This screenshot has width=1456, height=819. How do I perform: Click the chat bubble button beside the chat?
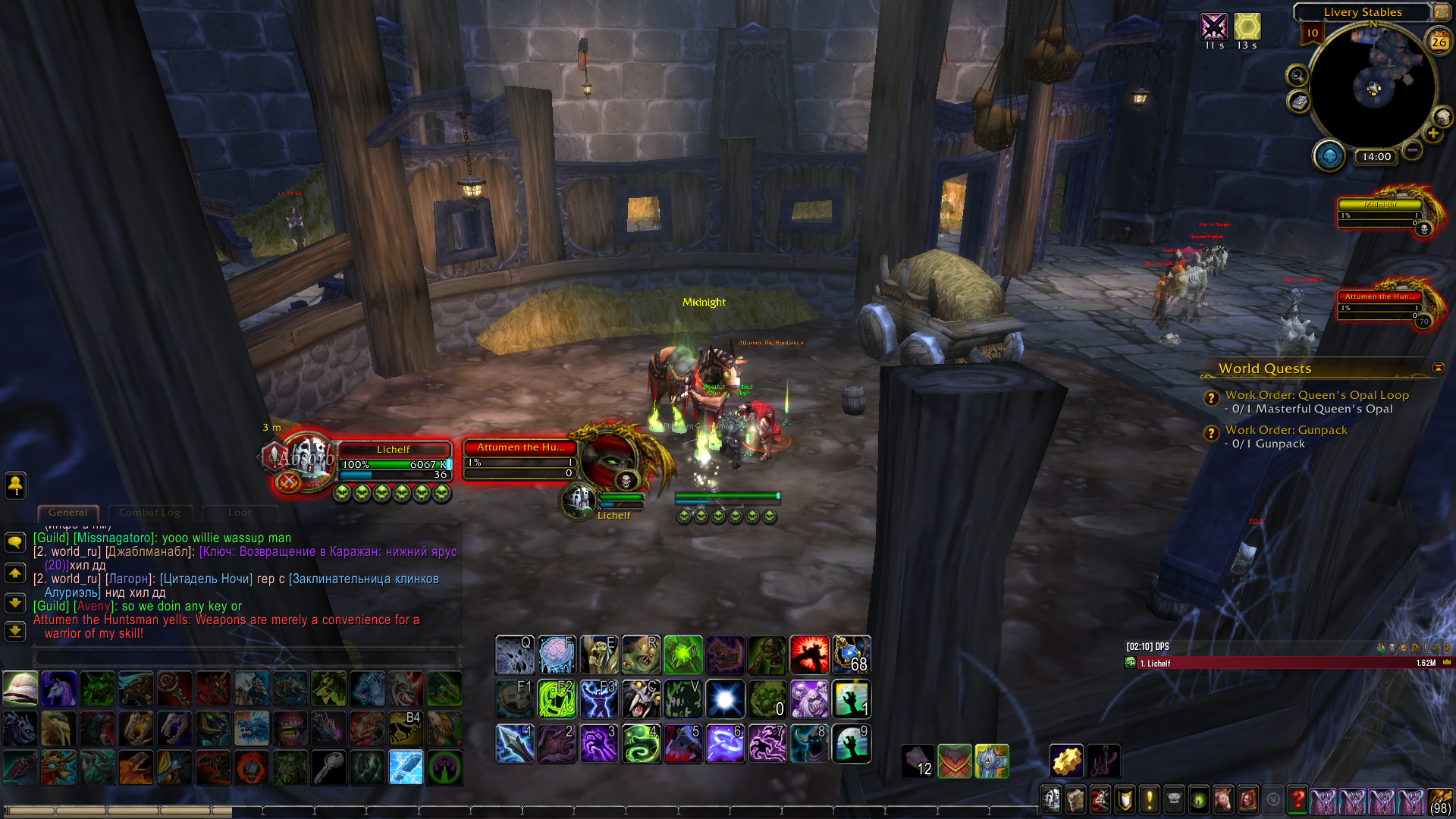click(x=15, y=542)
